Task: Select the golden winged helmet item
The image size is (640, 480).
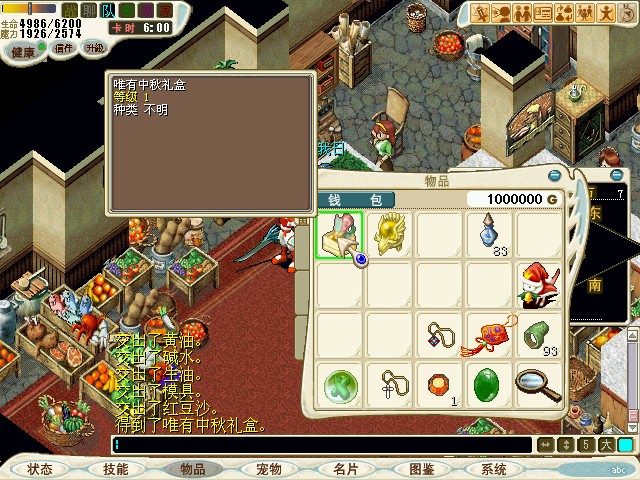Action: click(x=390, y=234)
